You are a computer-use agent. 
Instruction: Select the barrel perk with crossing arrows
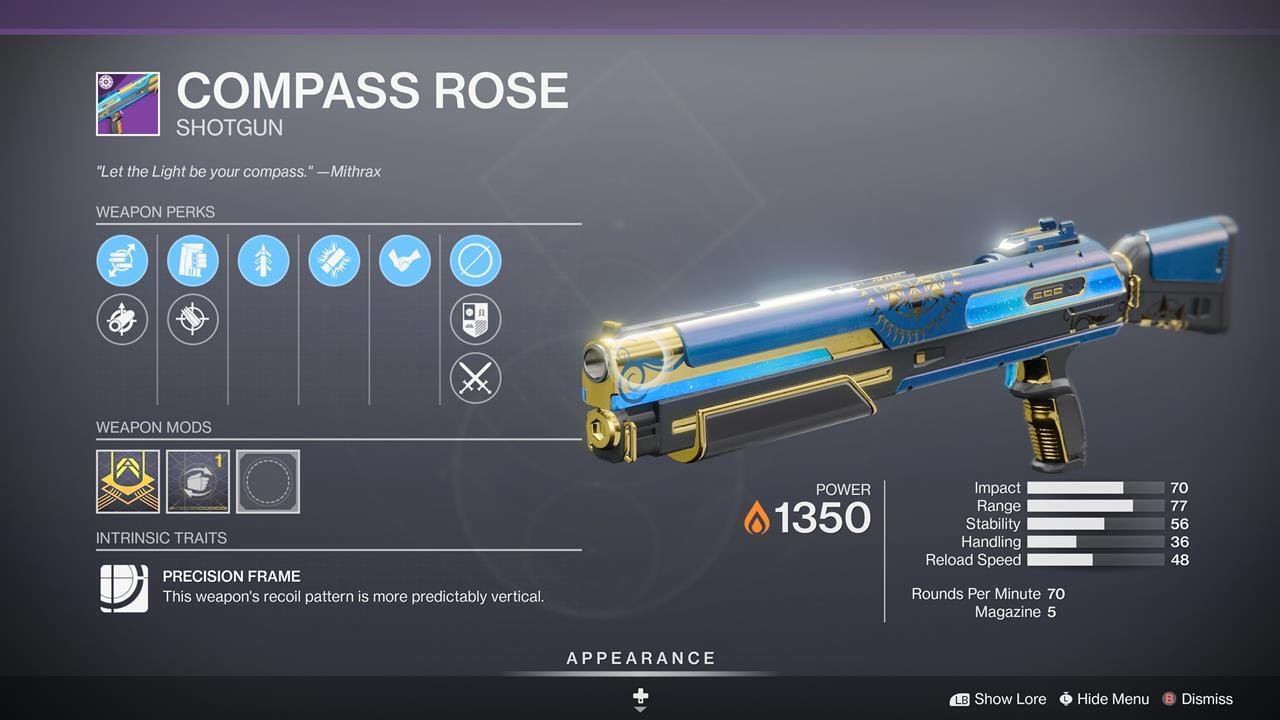tap(122, 261)
